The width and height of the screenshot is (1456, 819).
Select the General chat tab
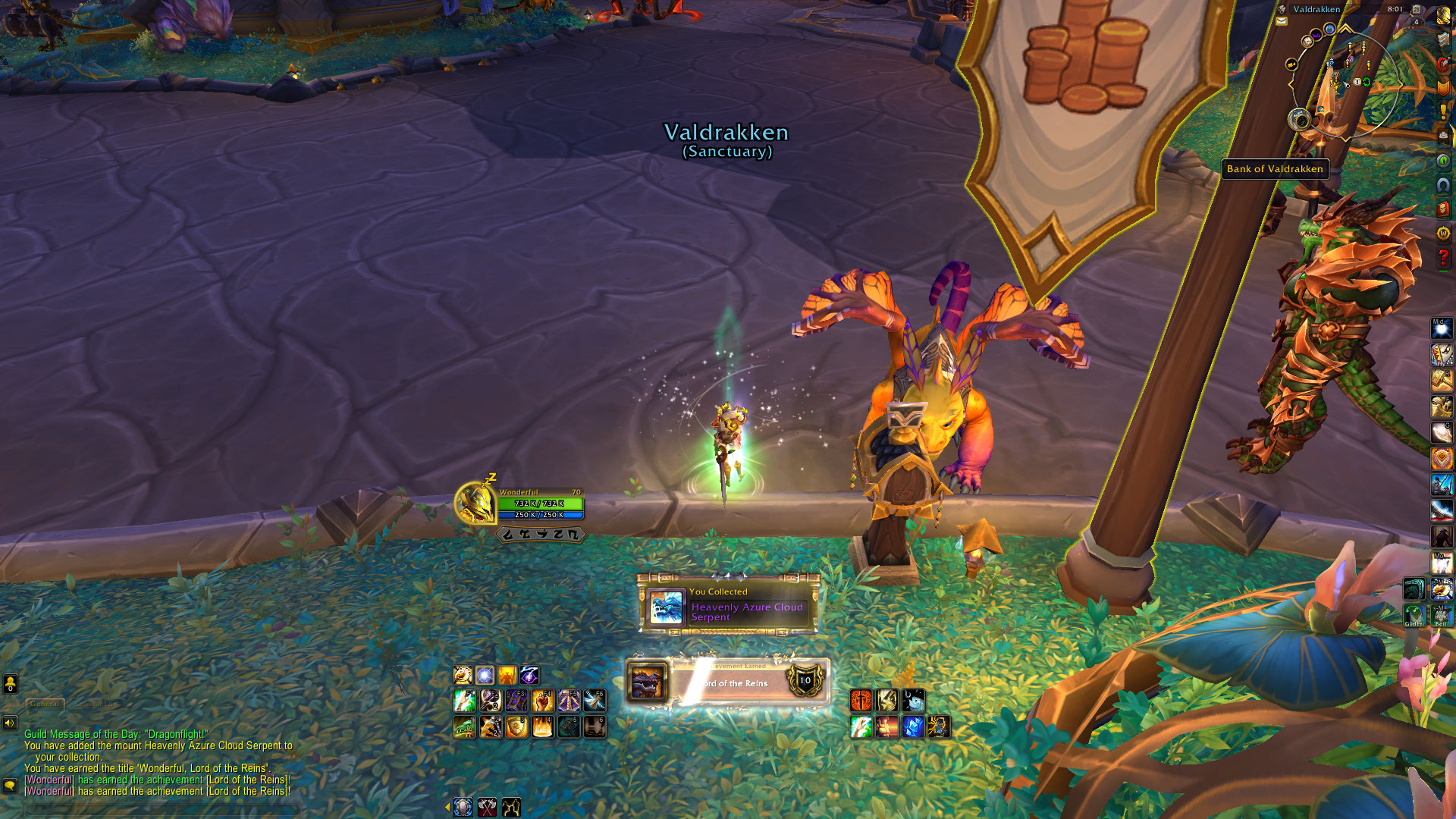click(x=45, y=704)
